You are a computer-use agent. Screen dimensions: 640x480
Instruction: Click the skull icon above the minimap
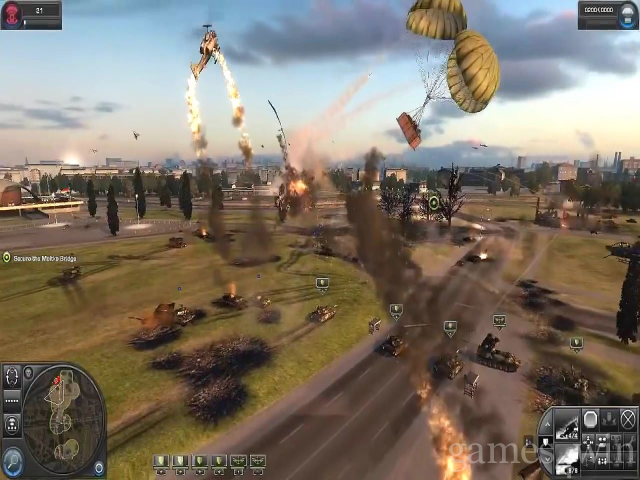28,372
